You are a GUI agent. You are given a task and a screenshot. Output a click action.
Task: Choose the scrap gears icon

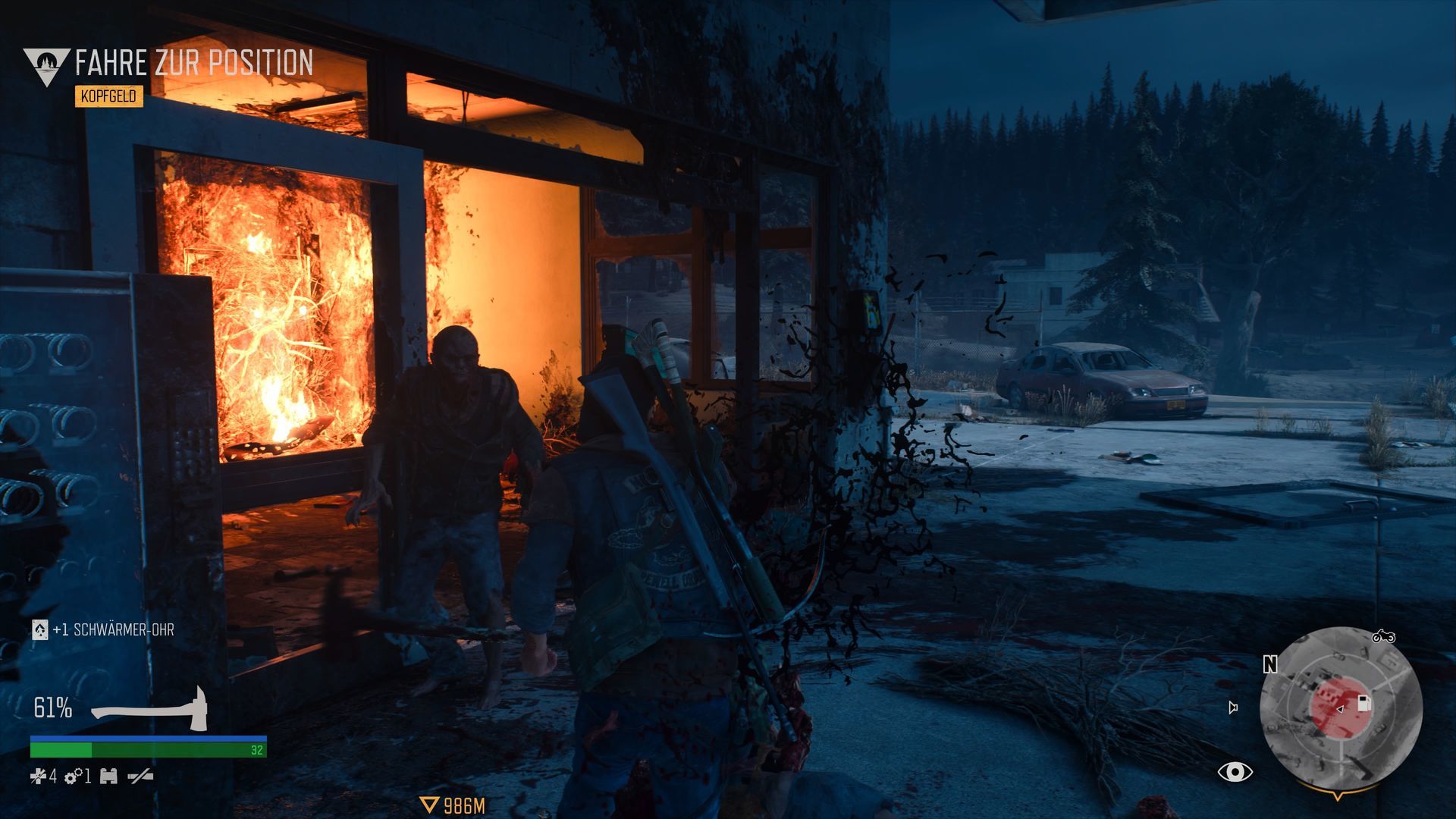(74, 777)
